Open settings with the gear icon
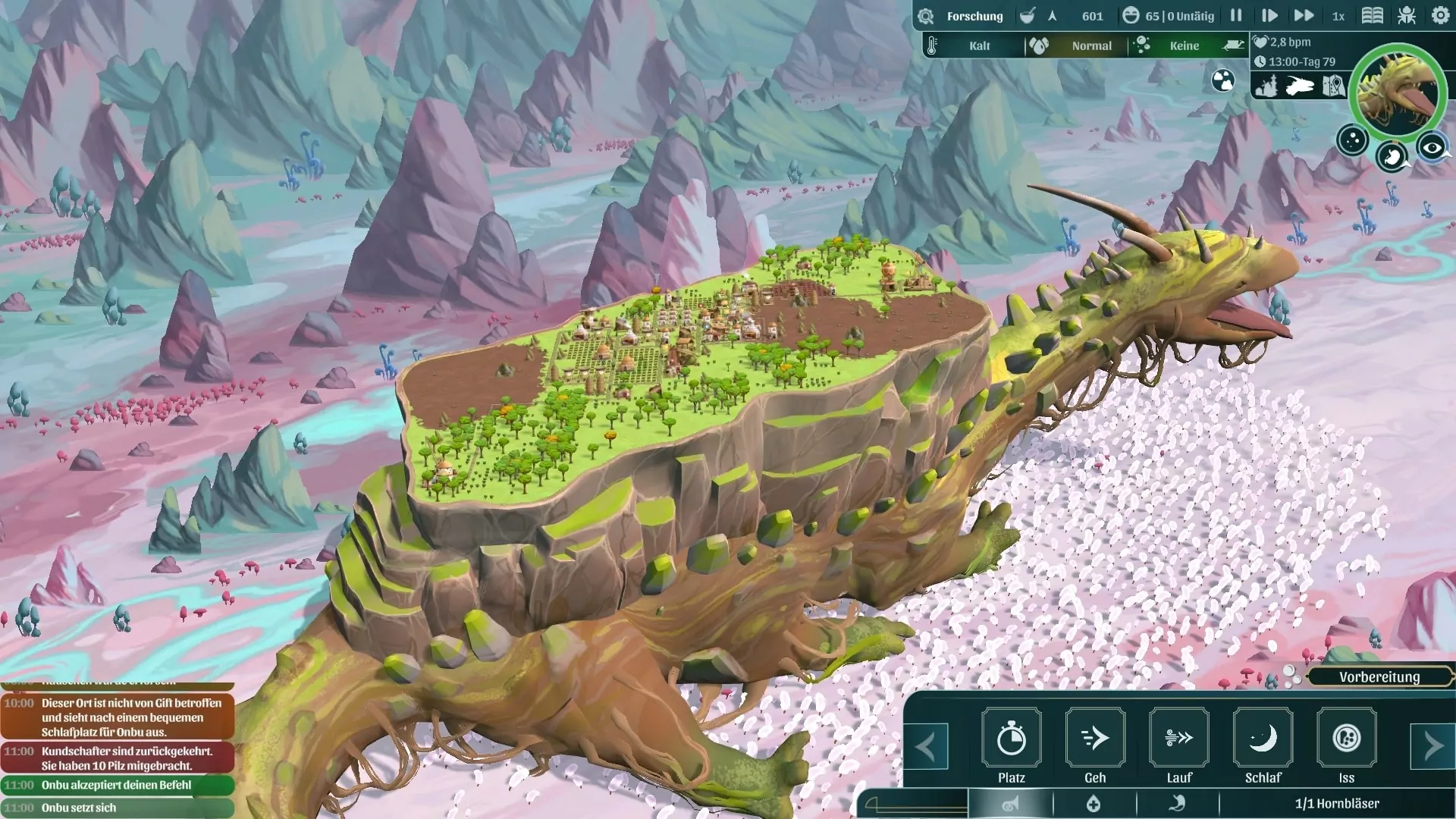Image resolution: width=1456 pixels, height=819 pixels. pos(1440,15)
